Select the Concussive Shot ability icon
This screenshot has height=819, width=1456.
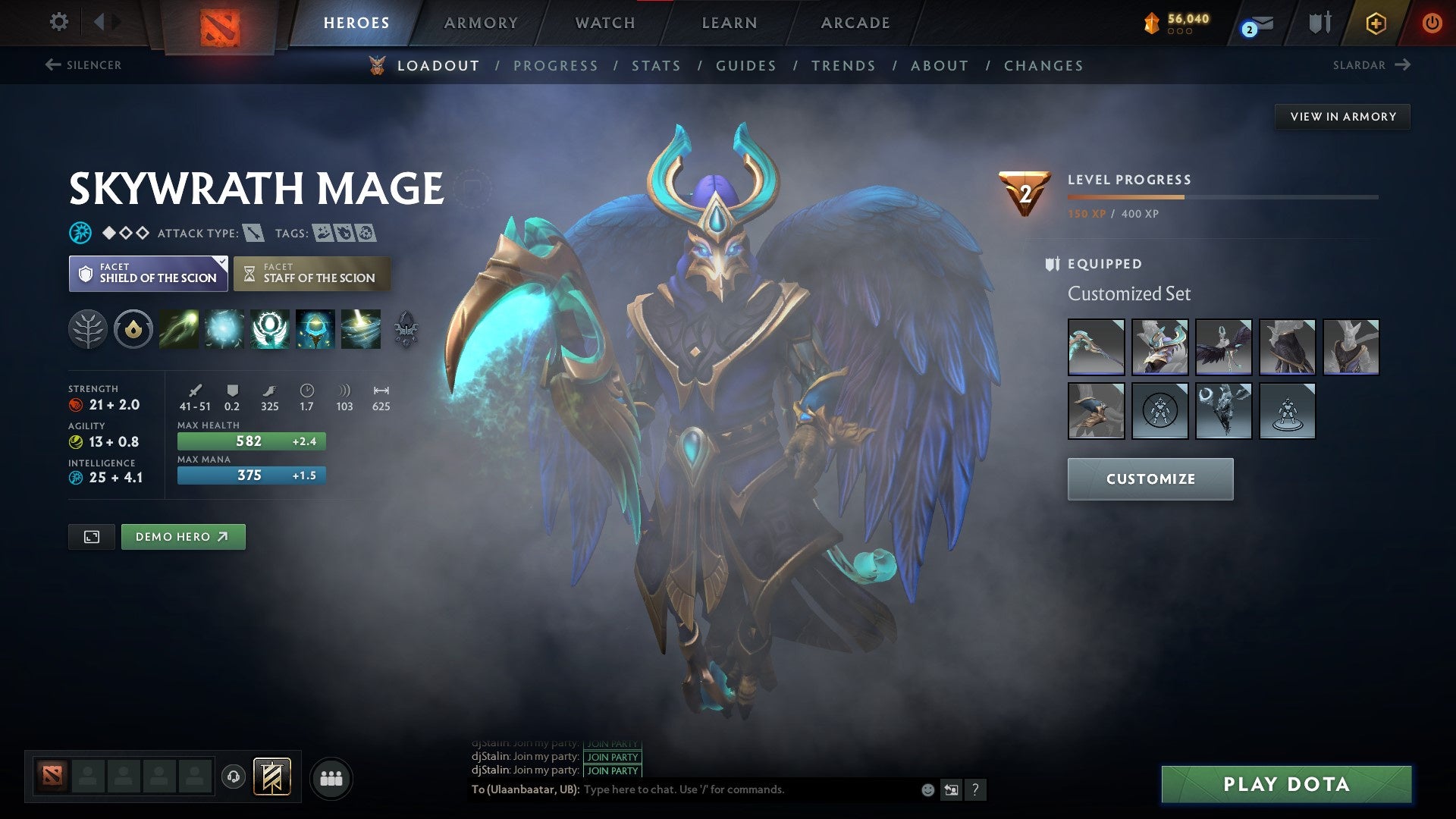click(x=224, y=329)
